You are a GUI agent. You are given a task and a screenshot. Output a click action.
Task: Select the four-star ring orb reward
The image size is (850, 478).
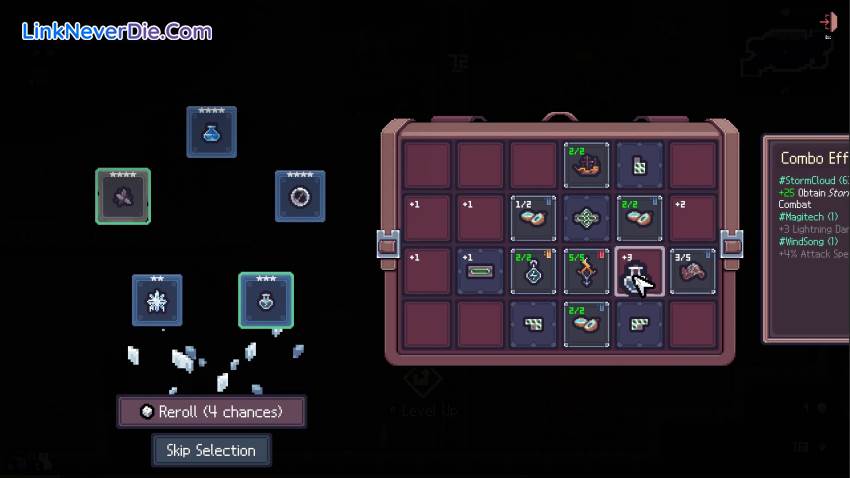[x=300, y=196]
